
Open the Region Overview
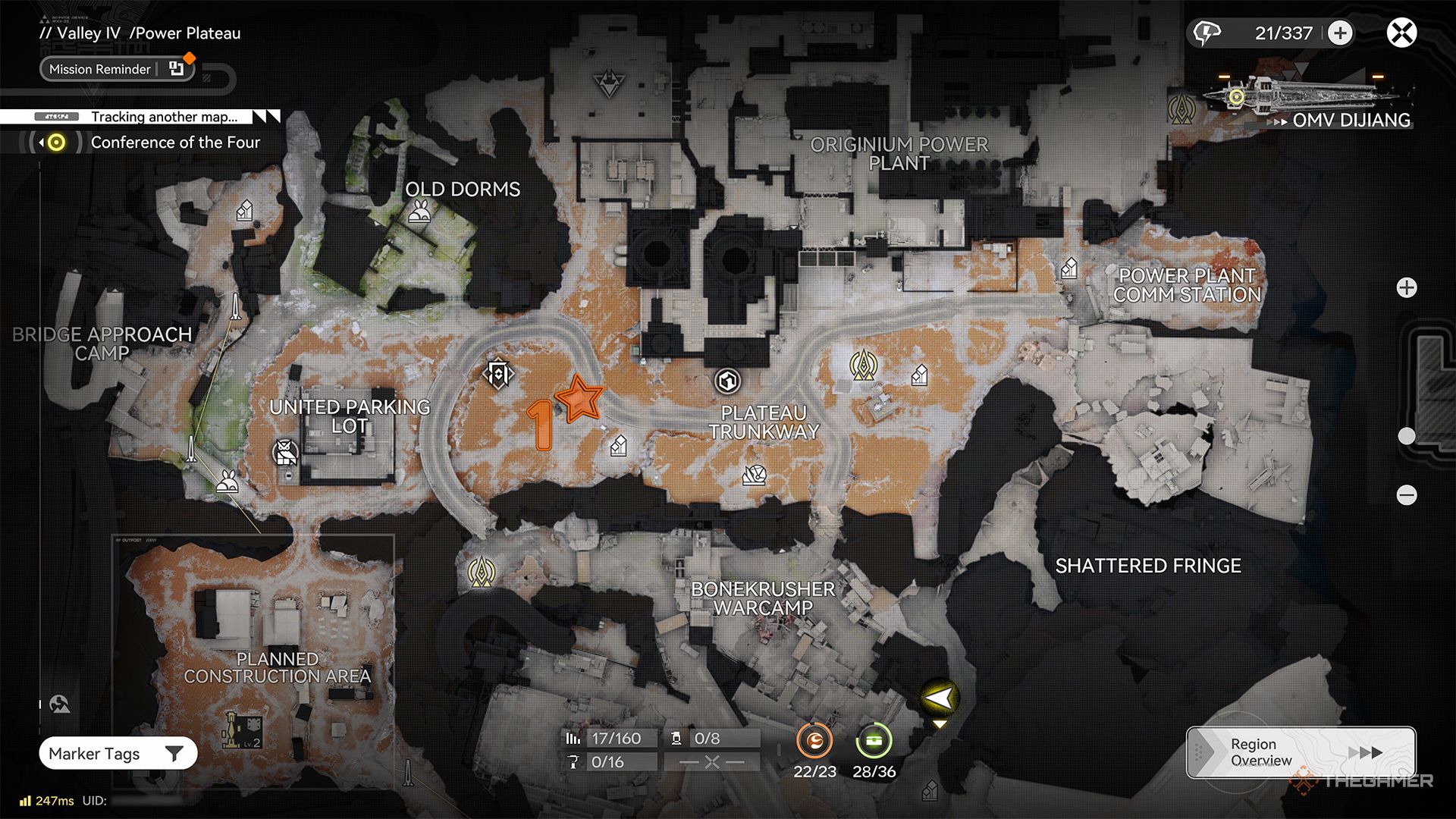(1300, 752)
